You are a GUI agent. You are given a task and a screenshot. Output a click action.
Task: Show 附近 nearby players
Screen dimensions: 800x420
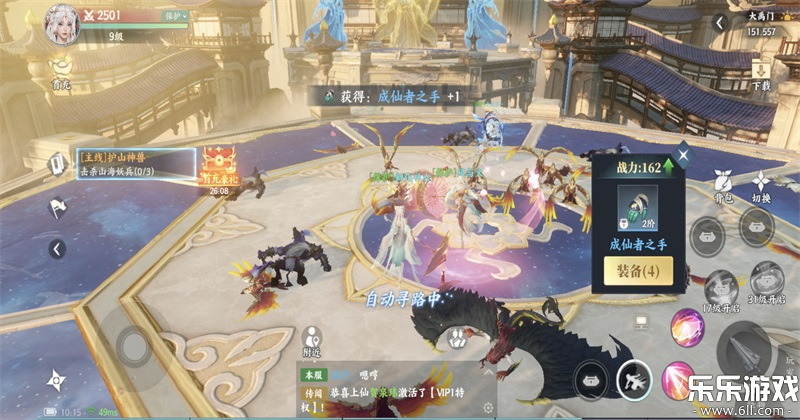(311, 339)
